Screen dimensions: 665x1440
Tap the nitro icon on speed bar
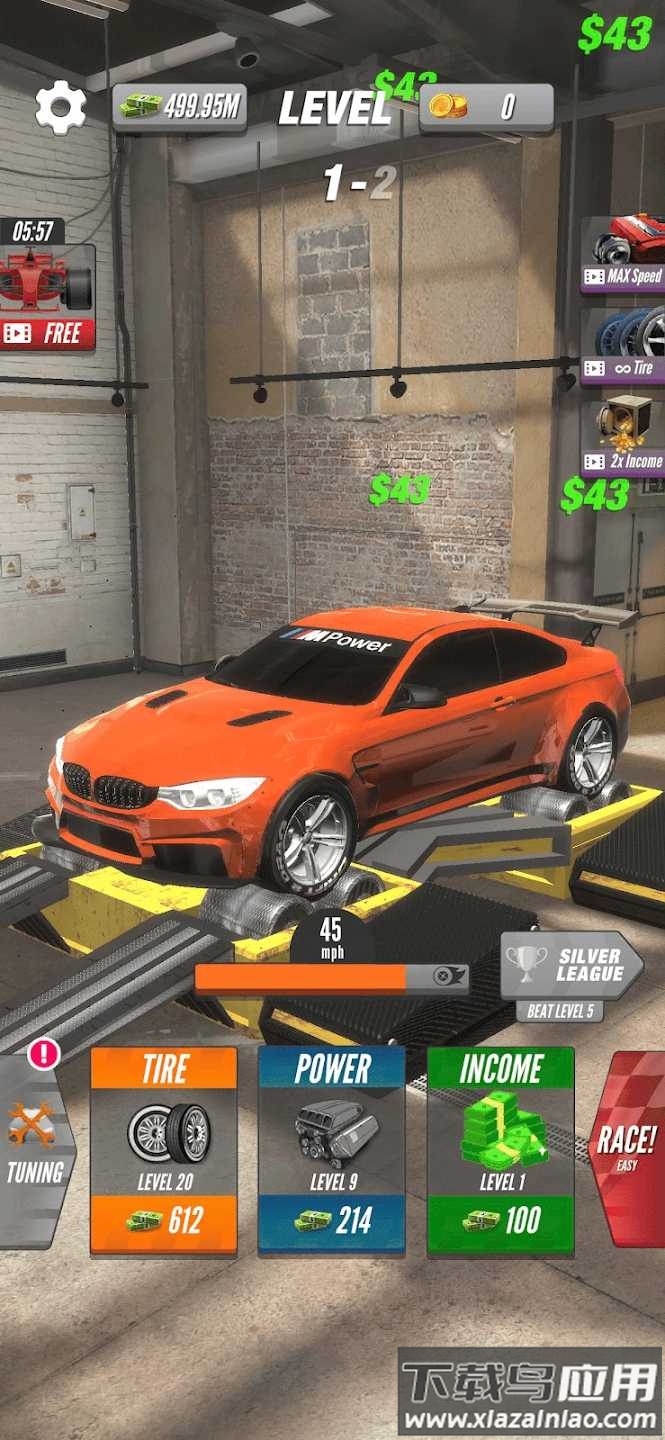[x=446, y=977]
